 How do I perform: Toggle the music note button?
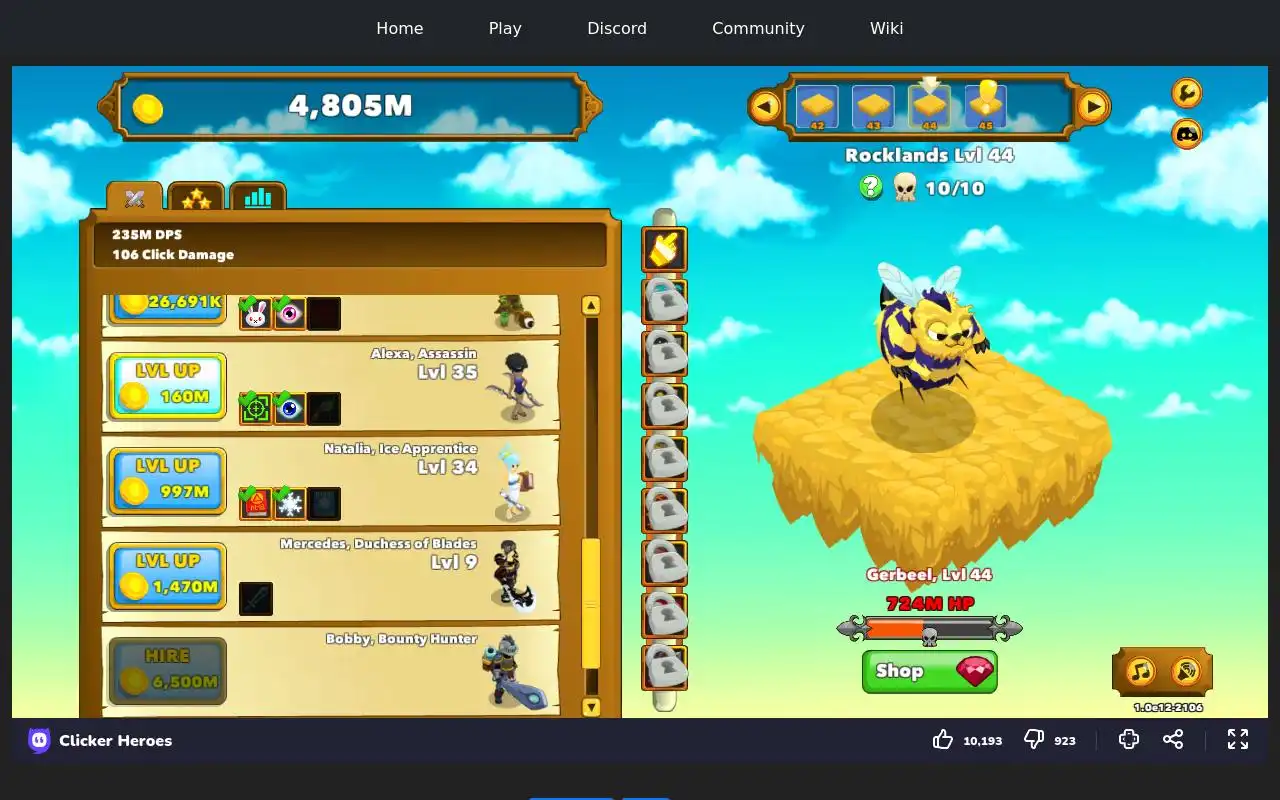1141,671
